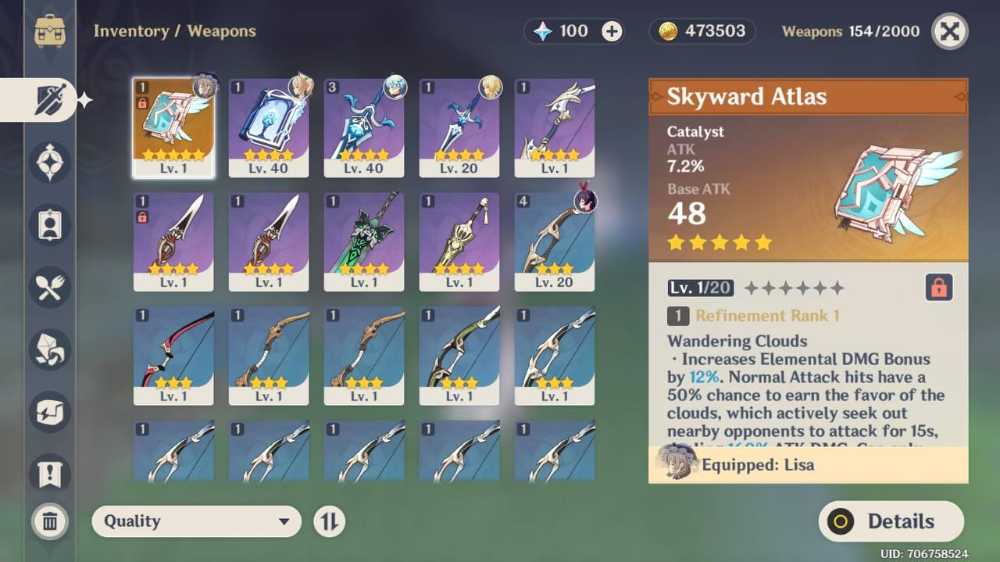Switch to the Character Development Items tab

(50, 225)
